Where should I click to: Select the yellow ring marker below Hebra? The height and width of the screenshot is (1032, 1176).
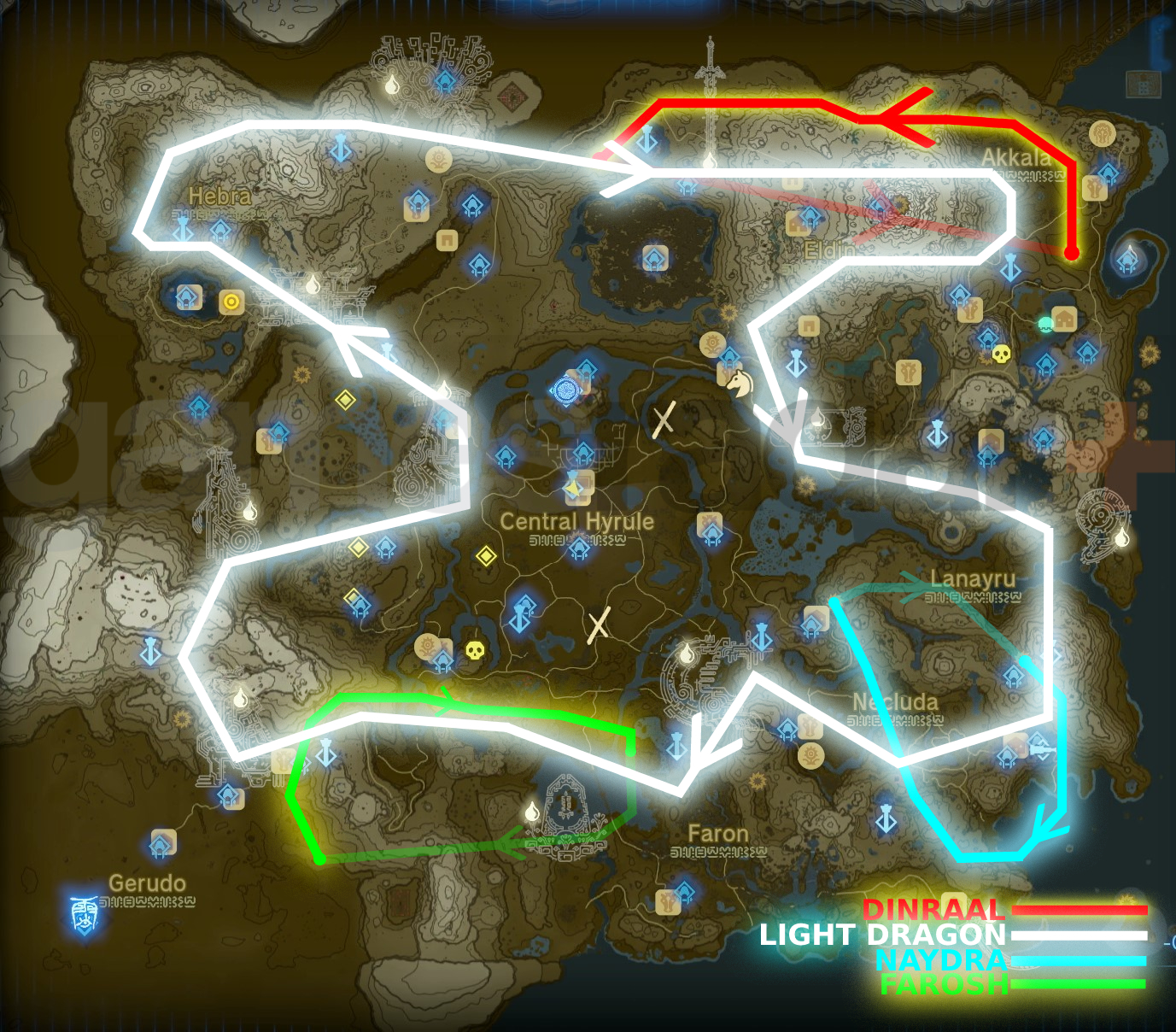[x=231, y=301]
